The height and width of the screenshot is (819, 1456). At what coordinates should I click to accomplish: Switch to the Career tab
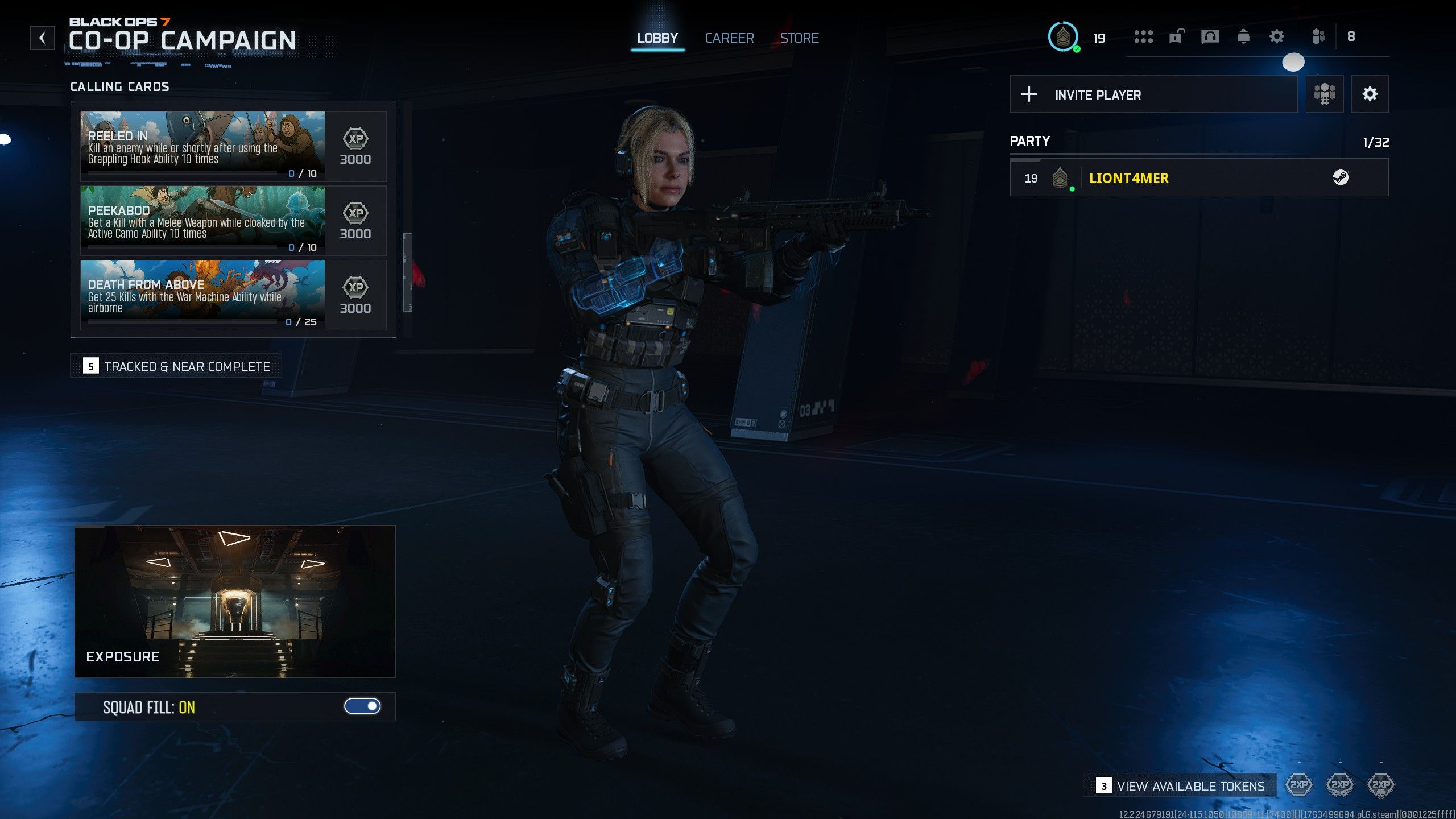click(x=729, y=38)
